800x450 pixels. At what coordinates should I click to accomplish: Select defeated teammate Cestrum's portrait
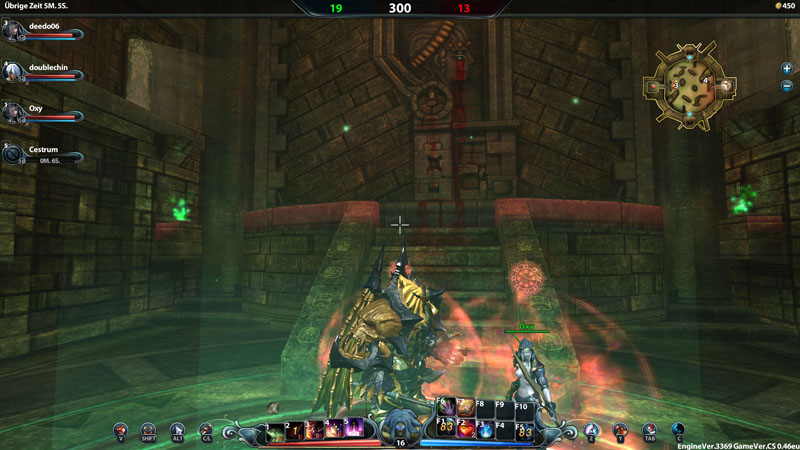(12, 155)
